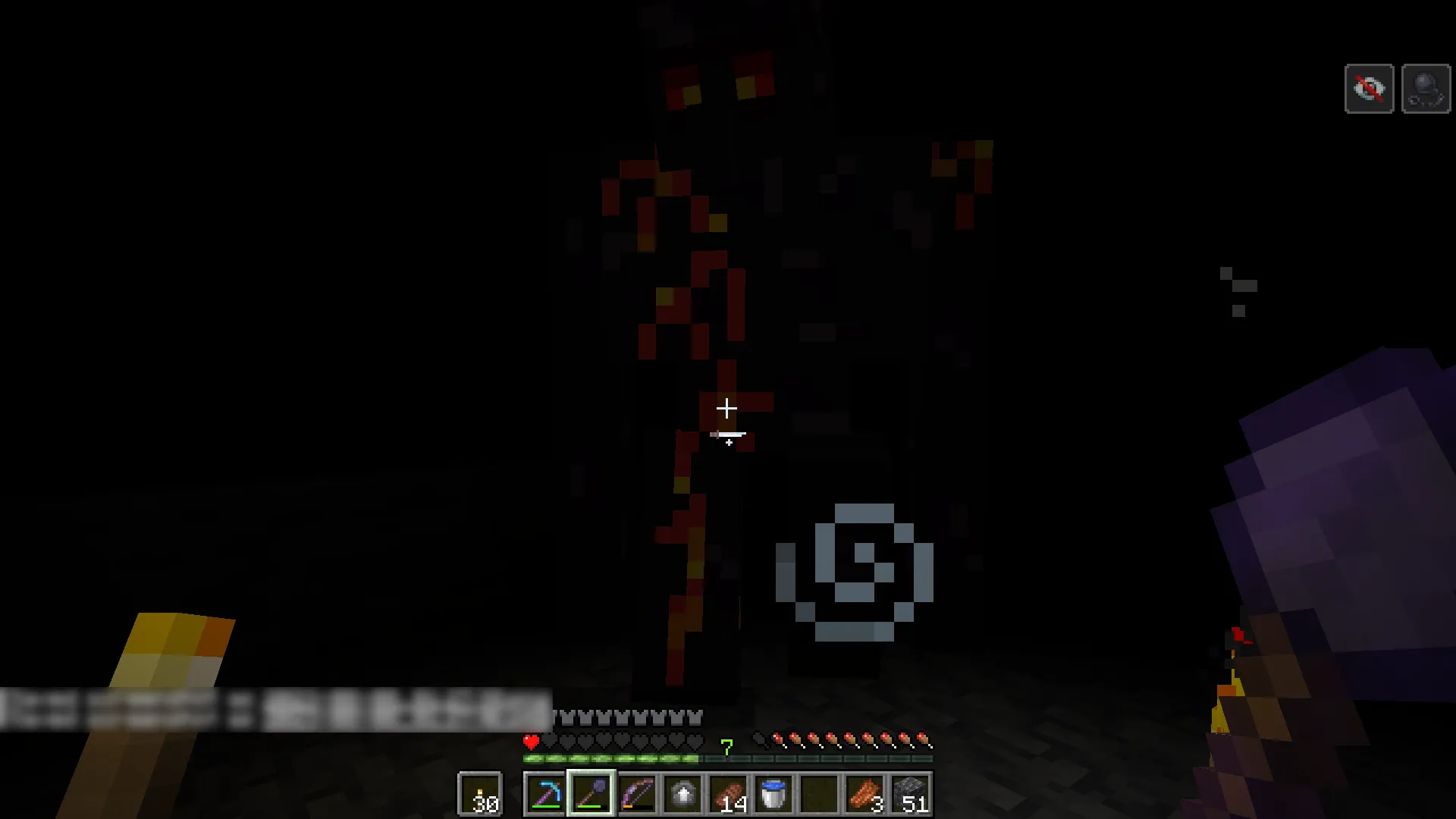Select the cooked porkchop stack of 14
This screenshot has height=819, width=1456.
click(730, 792)
